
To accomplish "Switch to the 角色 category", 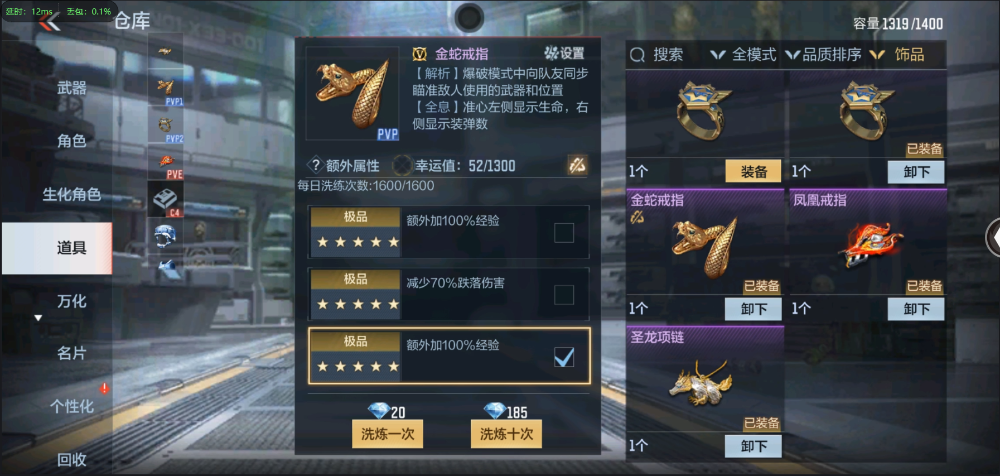I will (71, 141).
